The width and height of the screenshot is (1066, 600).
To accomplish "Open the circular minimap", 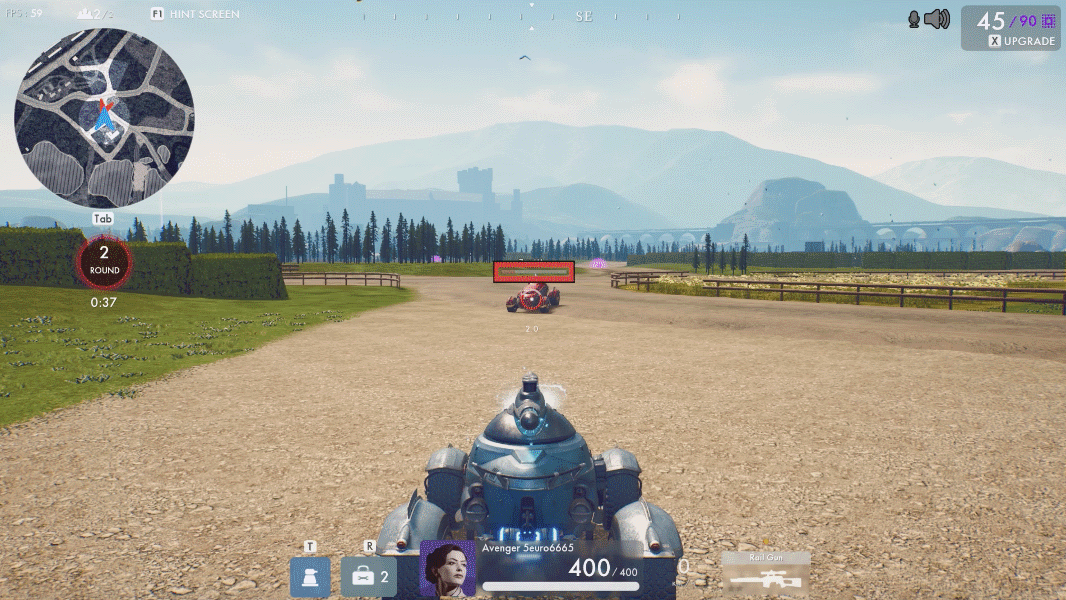I will [x=104, y=117].
